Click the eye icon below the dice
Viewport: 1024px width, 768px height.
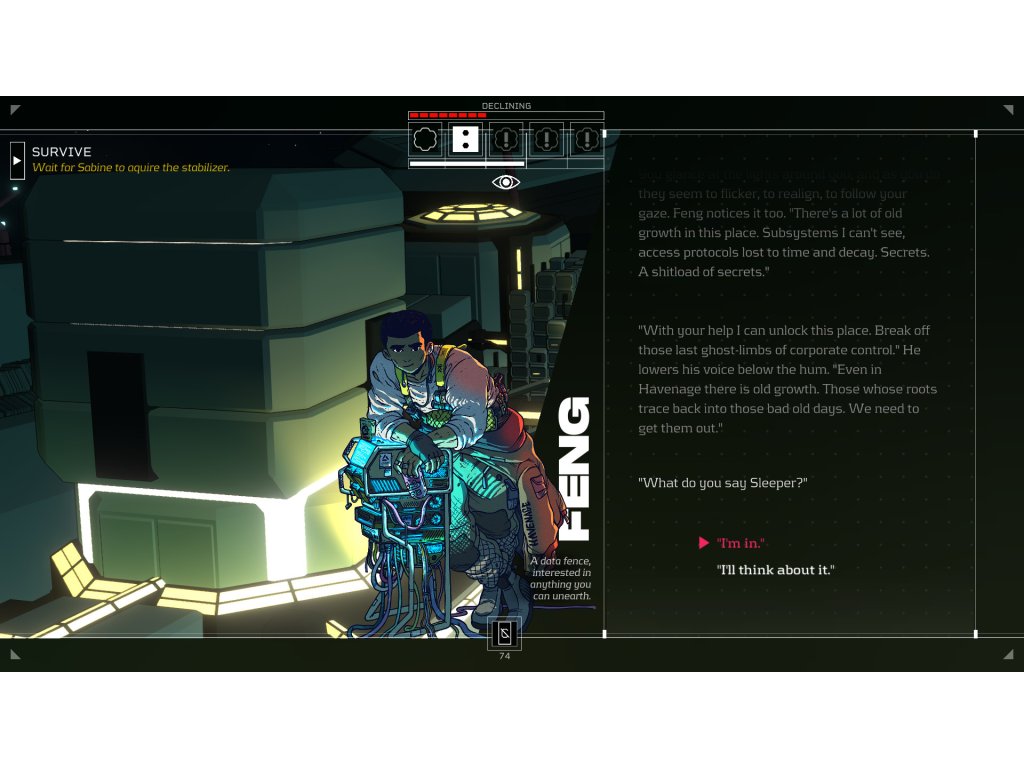[506, 182]
